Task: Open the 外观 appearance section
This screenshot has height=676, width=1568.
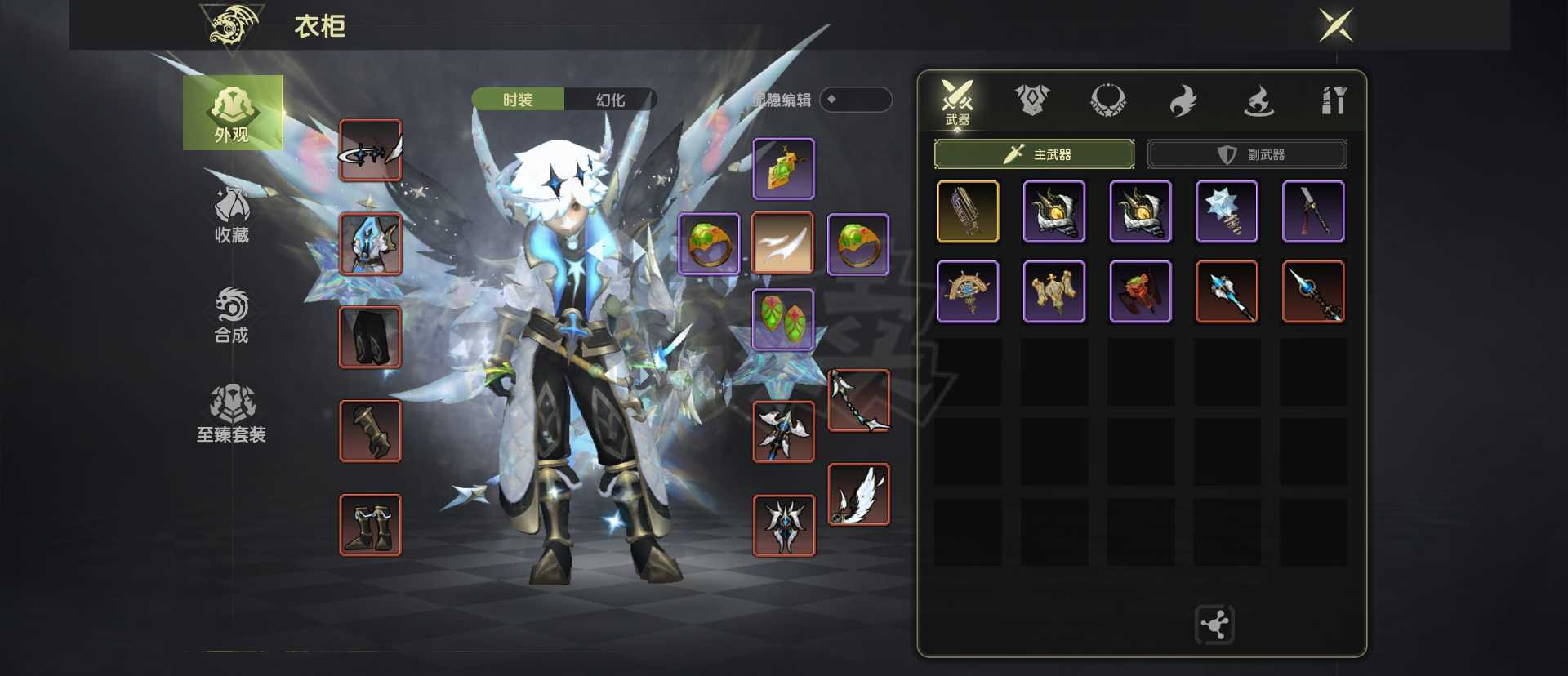Action: click(233, 113)
